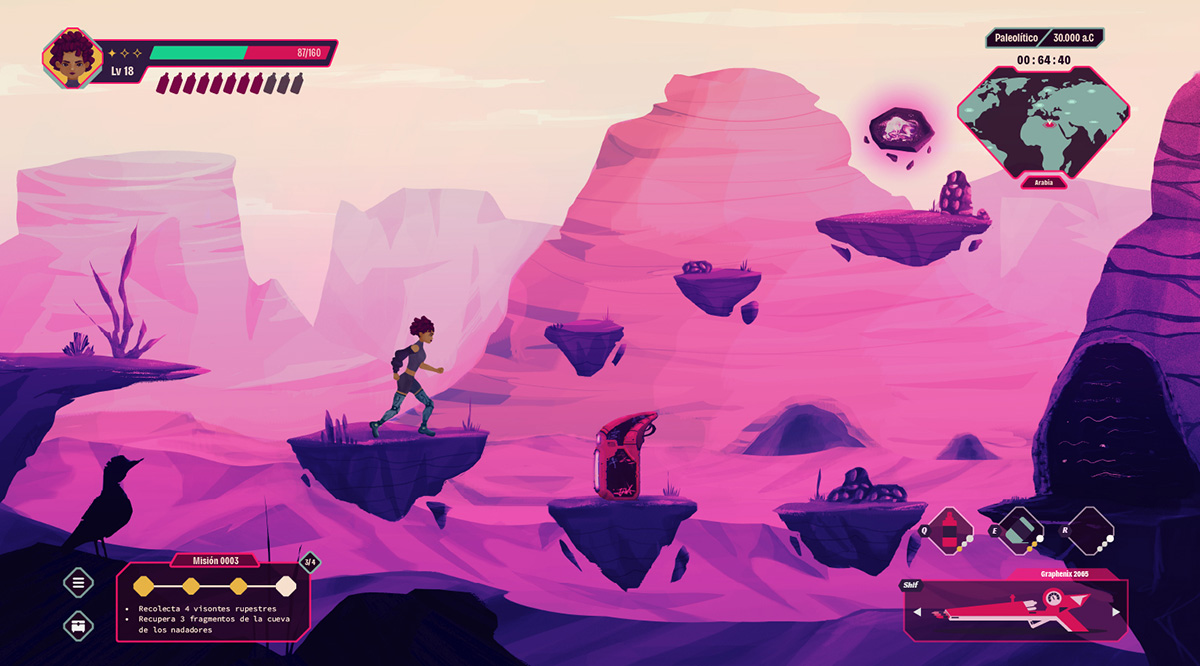The width and height of the screenshot is (1200, 666).
Task: Click the Paleolítico era label
Action: pos(1015,38)
